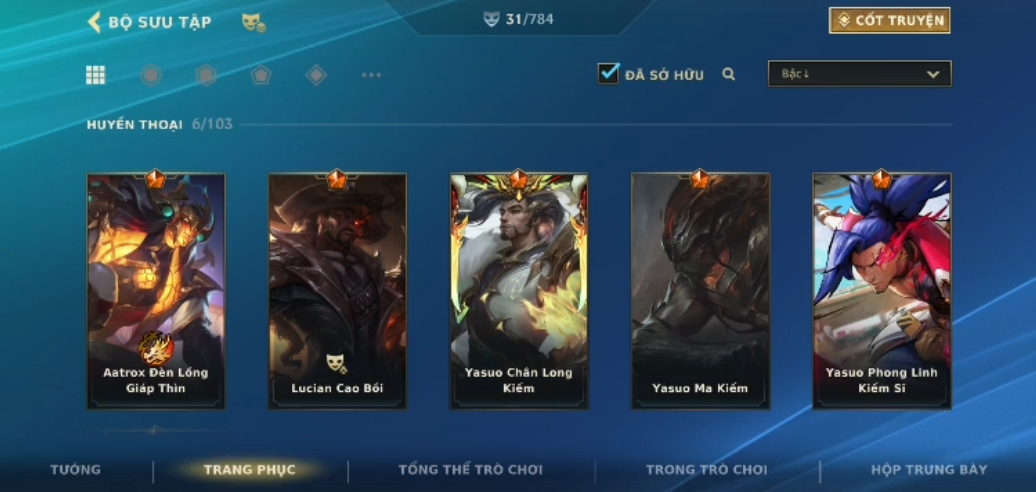Click the theater masks icon near title
Viewport: 1036px width, 492px height.
pyautogui.click(x=253, y=22)
